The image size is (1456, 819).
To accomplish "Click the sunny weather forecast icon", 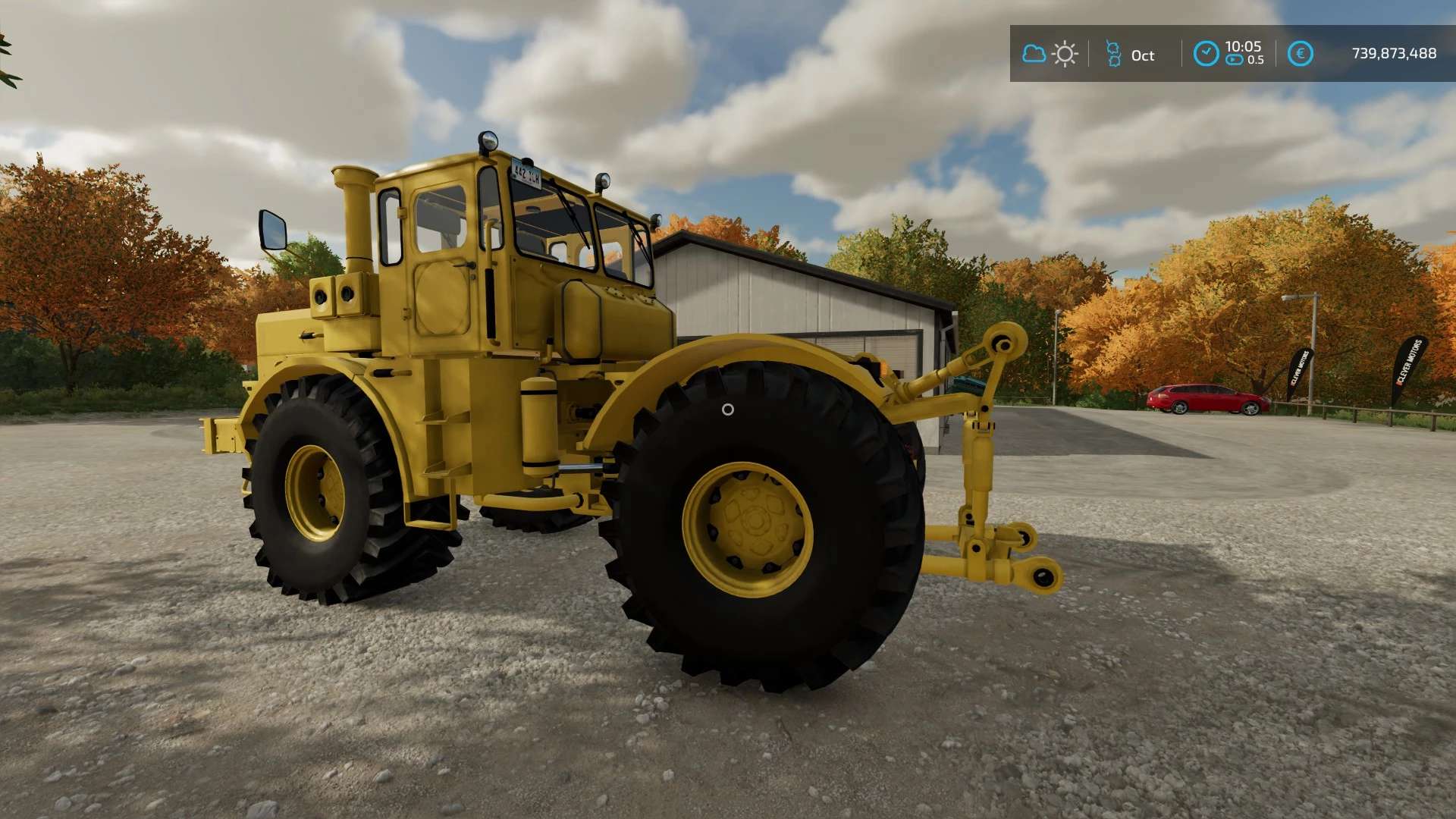I will (1065, 55).
